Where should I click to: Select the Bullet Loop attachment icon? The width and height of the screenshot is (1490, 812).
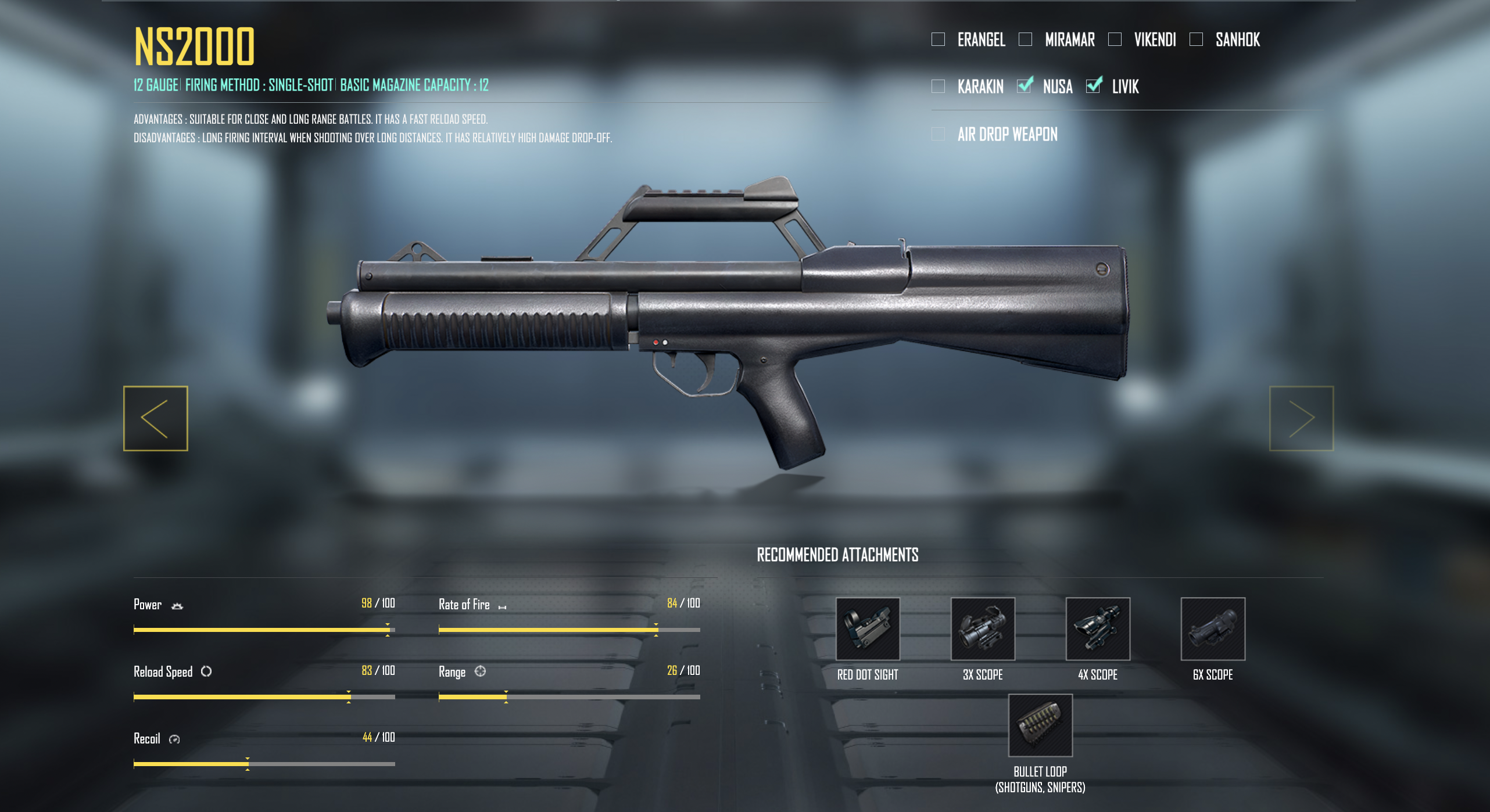[x=1040, y=725]
